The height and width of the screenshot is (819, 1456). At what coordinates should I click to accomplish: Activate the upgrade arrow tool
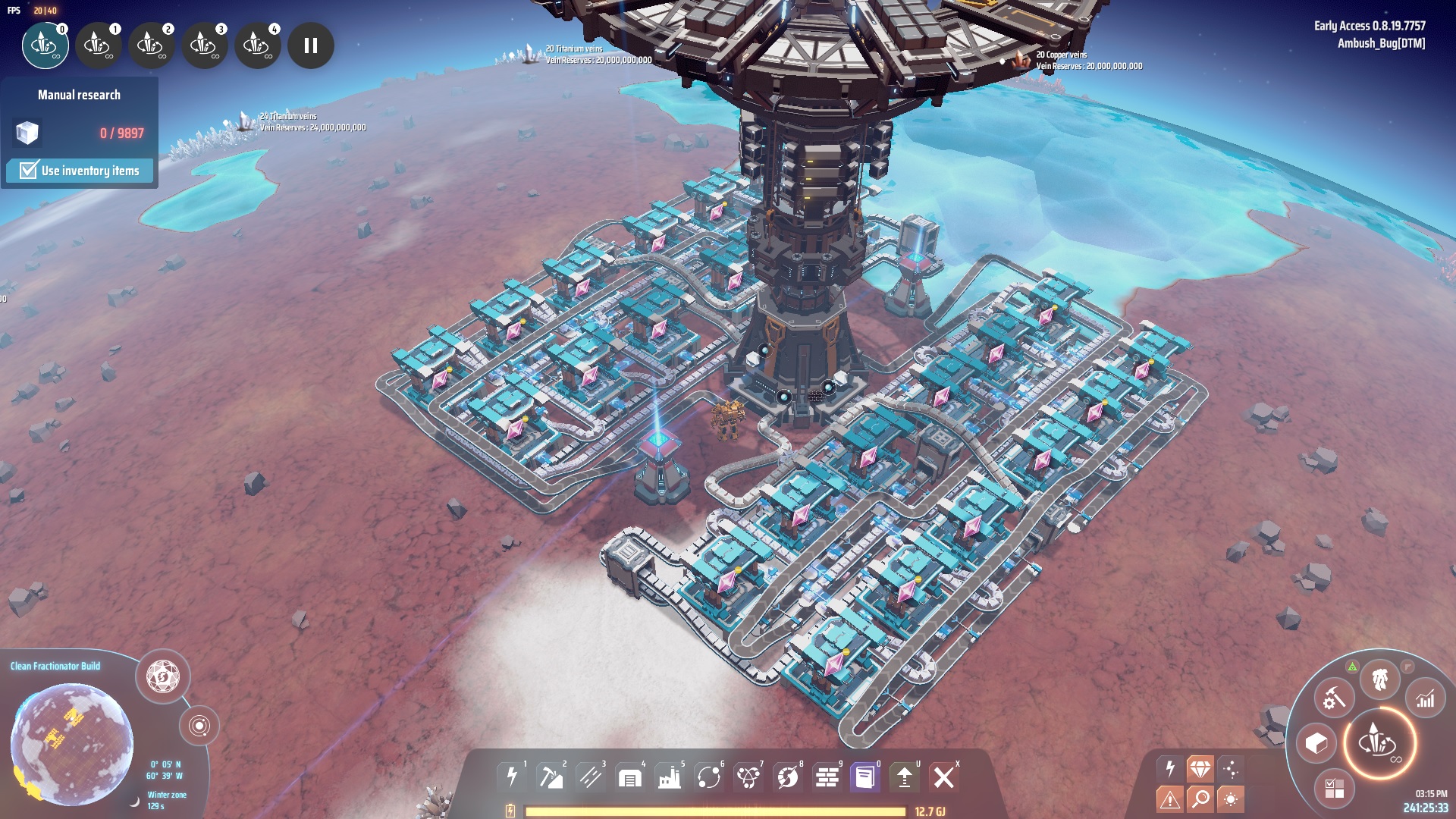[x=904, y=777]
